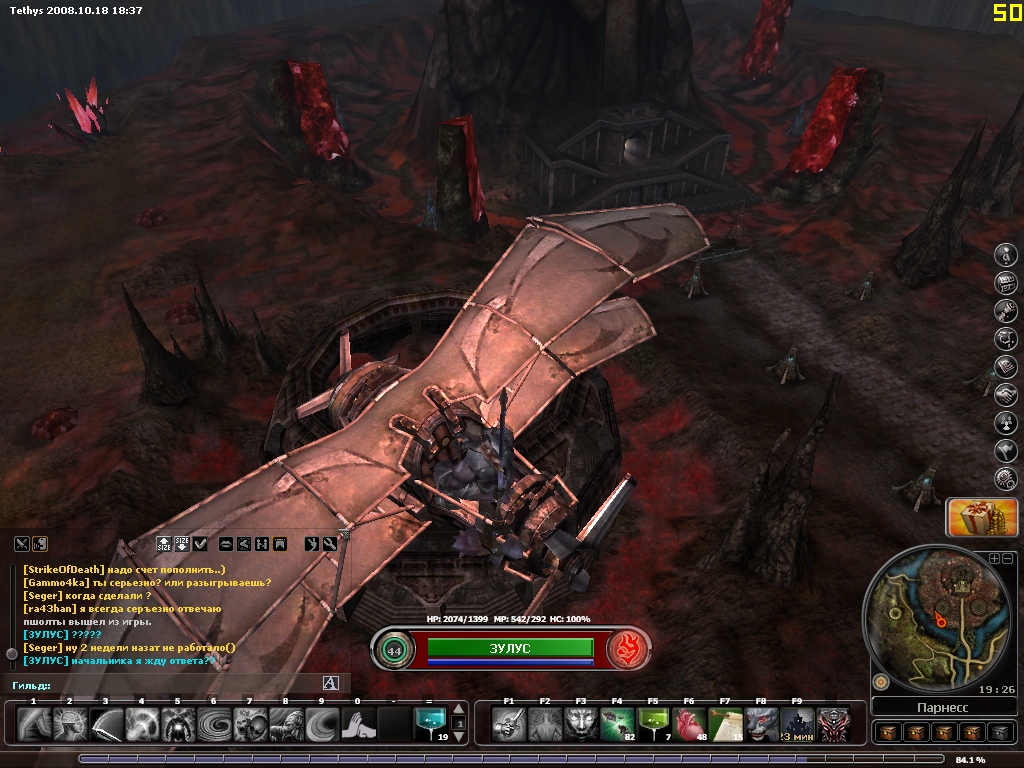
Task: Select the ЗУЛУС target nameplate
Action: tap(510, 648)
